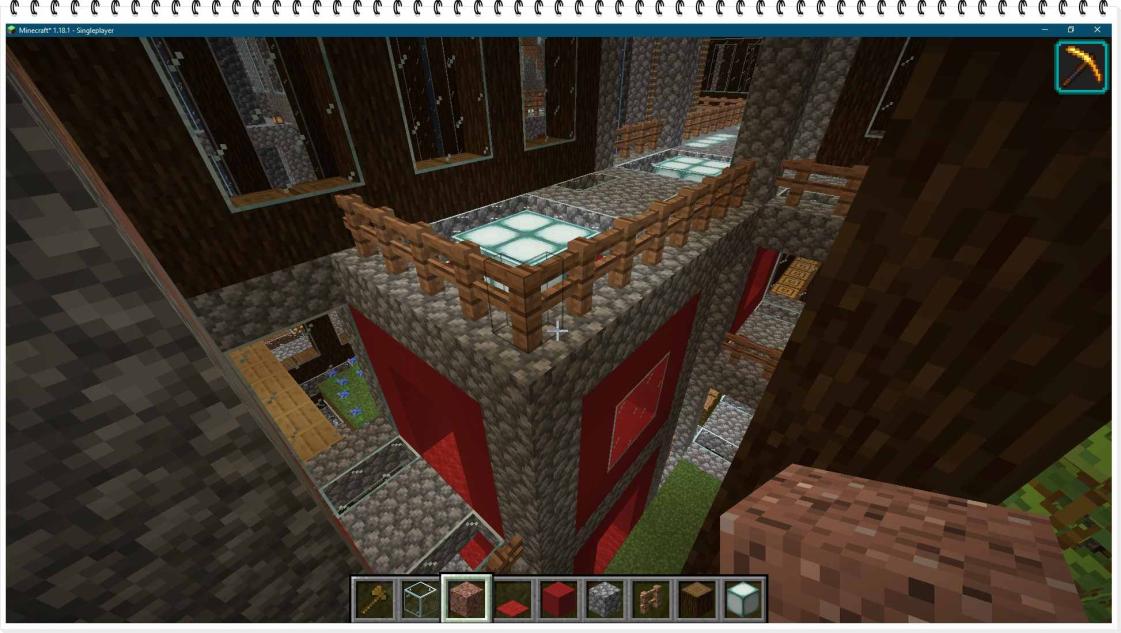The width and height of the screenshot is (1121, 633).
Task: Minimize the Minecraft window
Action: coord(1043,30)
